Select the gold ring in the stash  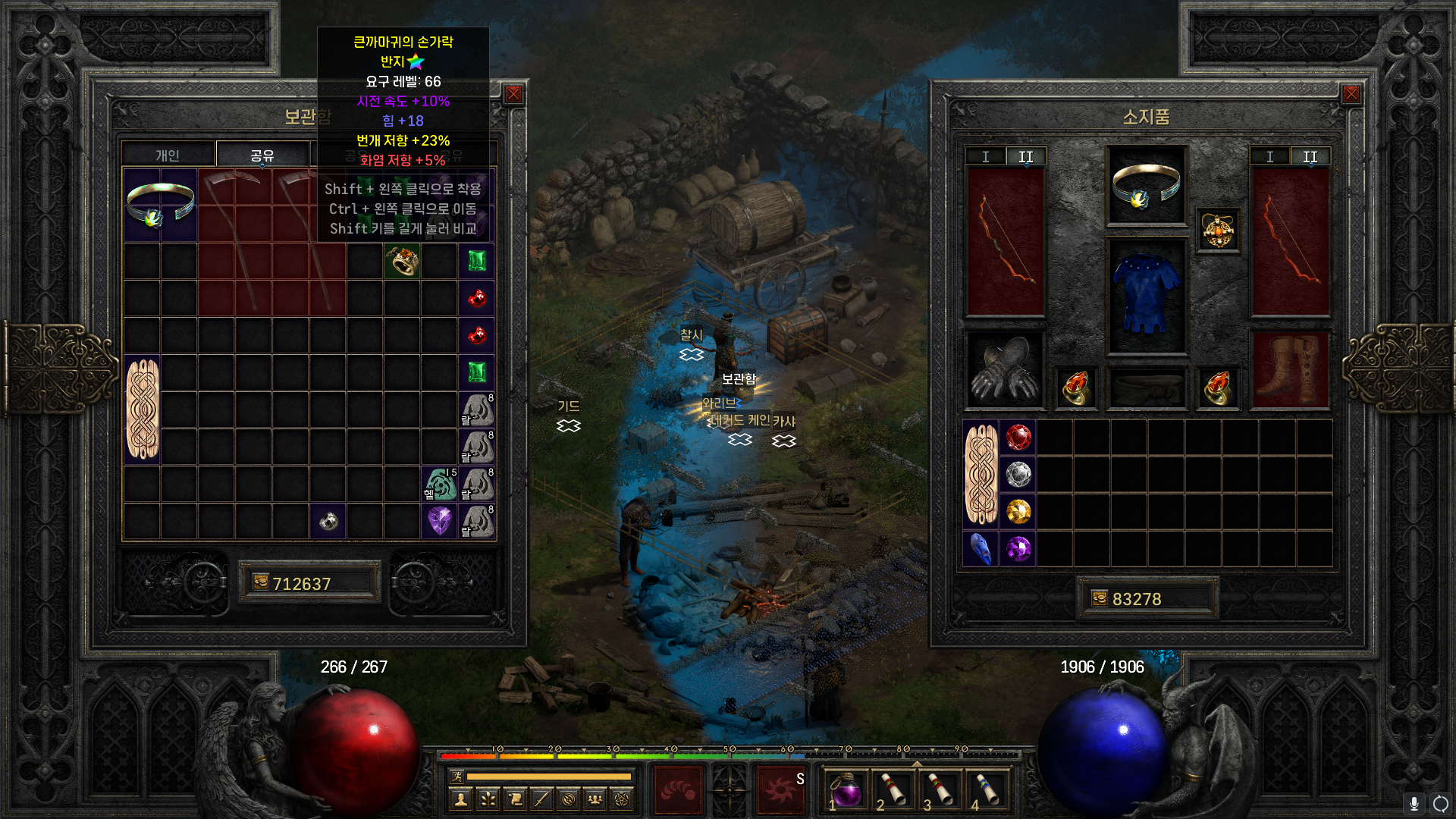pyautogui.click(x=402, y=261)
